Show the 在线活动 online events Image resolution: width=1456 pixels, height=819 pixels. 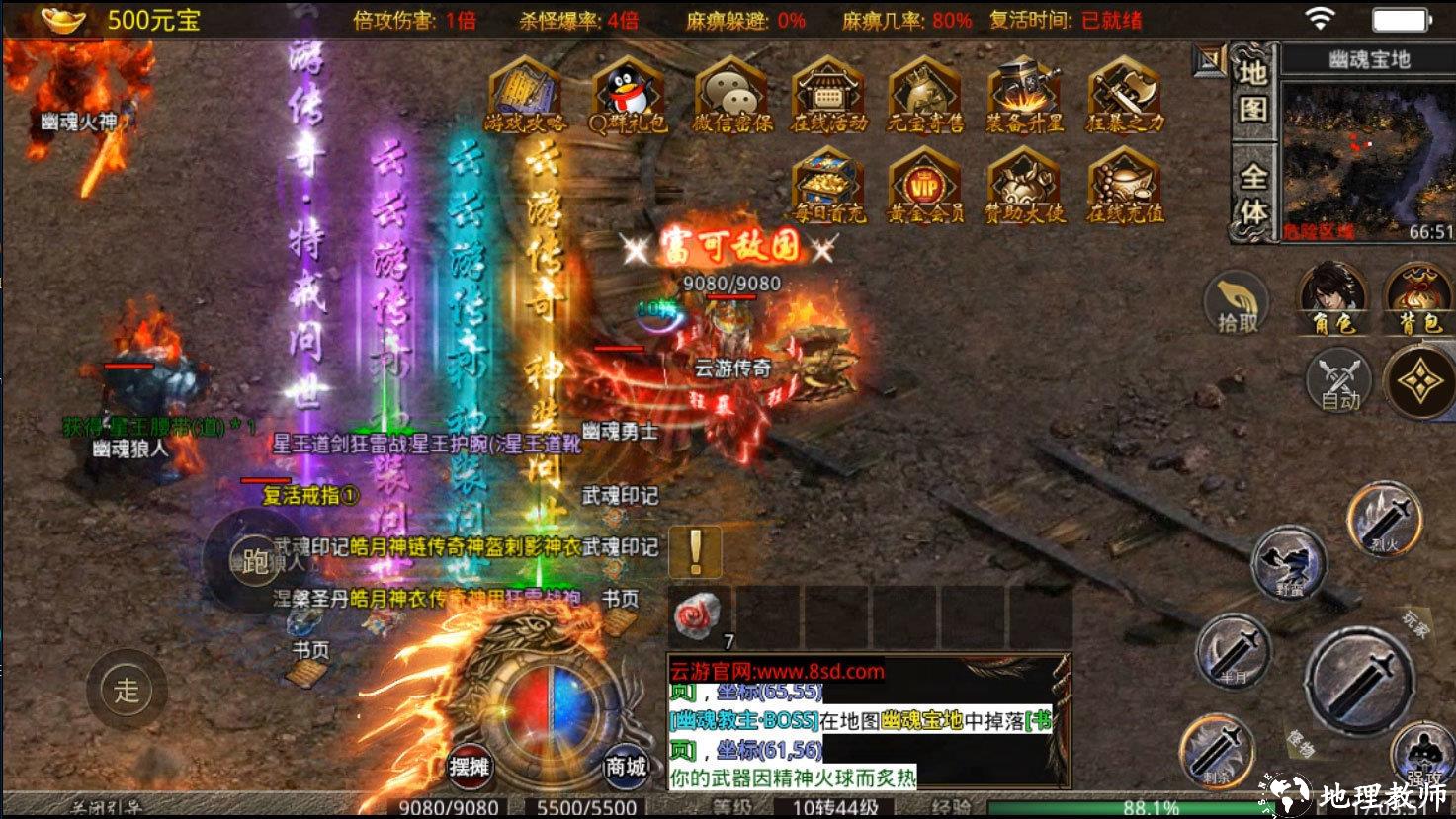pyautogui.click(x=828, y=96)
